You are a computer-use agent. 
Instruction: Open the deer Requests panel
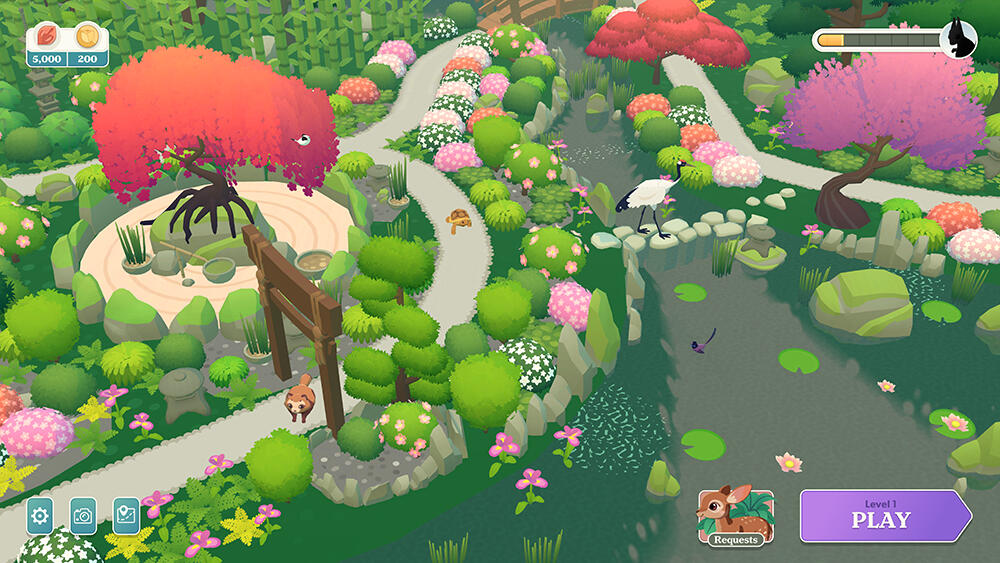click(736, 517)
